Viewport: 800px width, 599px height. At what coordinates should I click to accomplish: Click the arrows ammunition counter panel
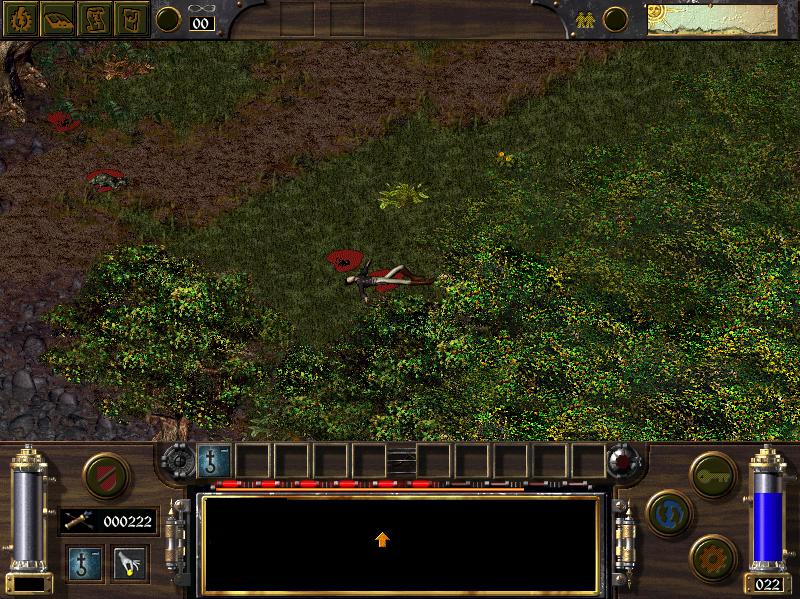point(108,520)
